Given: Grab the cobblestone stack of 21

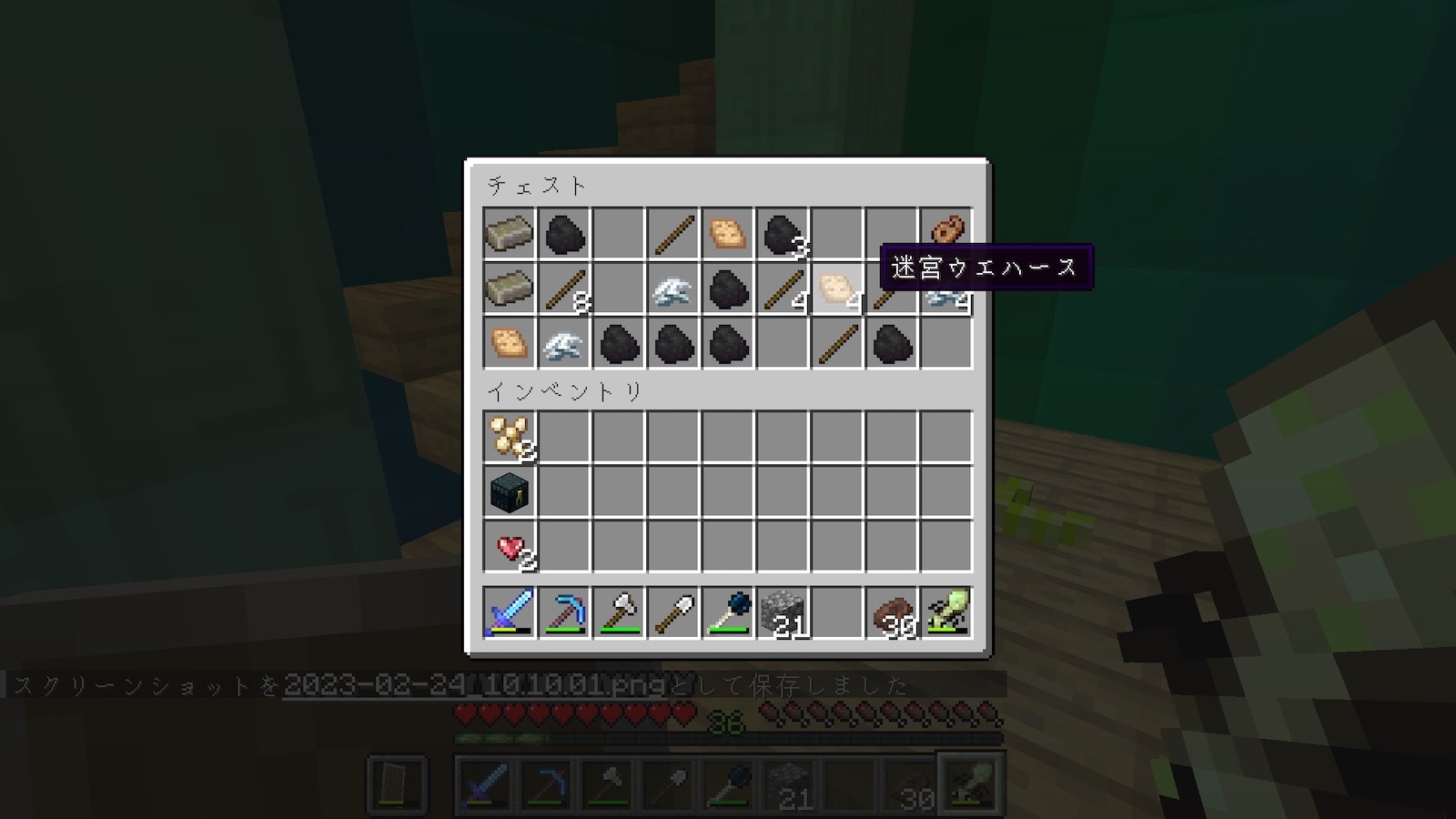Looking at the screenshot, I should (783, 612).
